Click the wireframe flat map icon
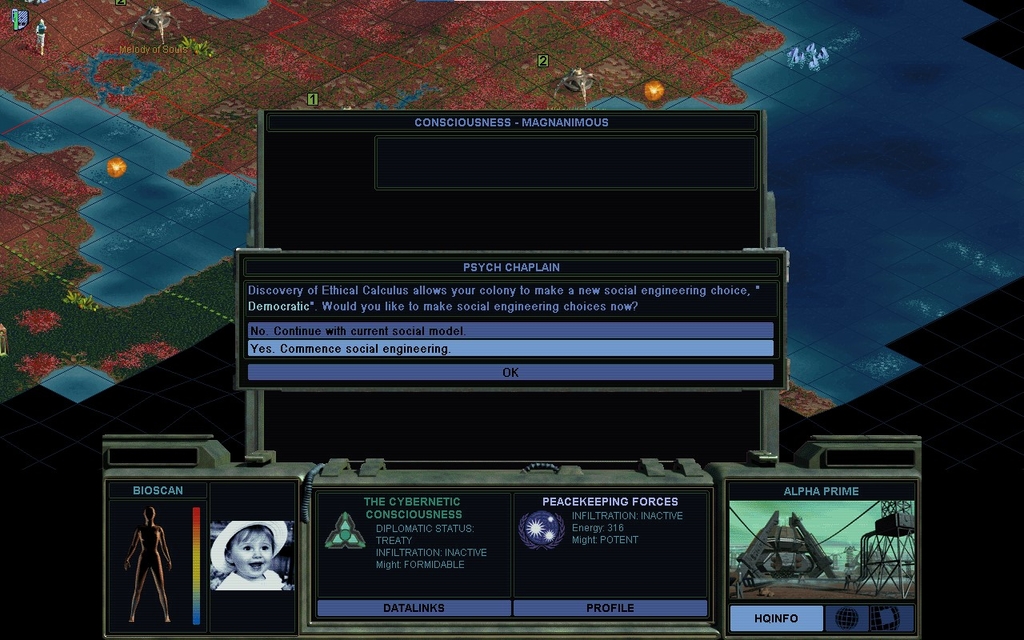Screen dimensions: 1024x640 pyautogui.click(x=885, y=618)
